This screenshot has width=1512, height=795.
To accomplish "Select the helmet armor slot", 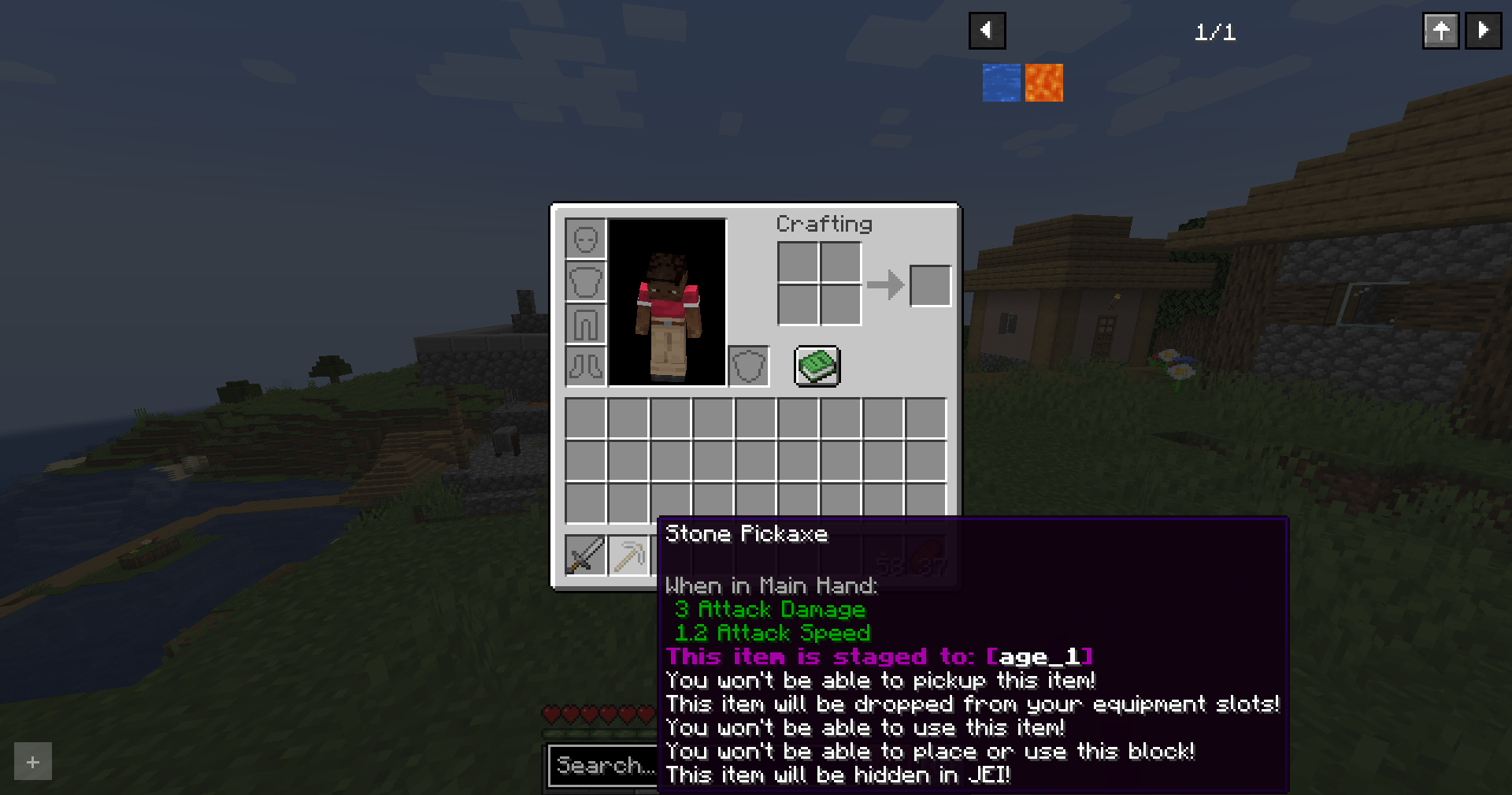I will (586, 239).
